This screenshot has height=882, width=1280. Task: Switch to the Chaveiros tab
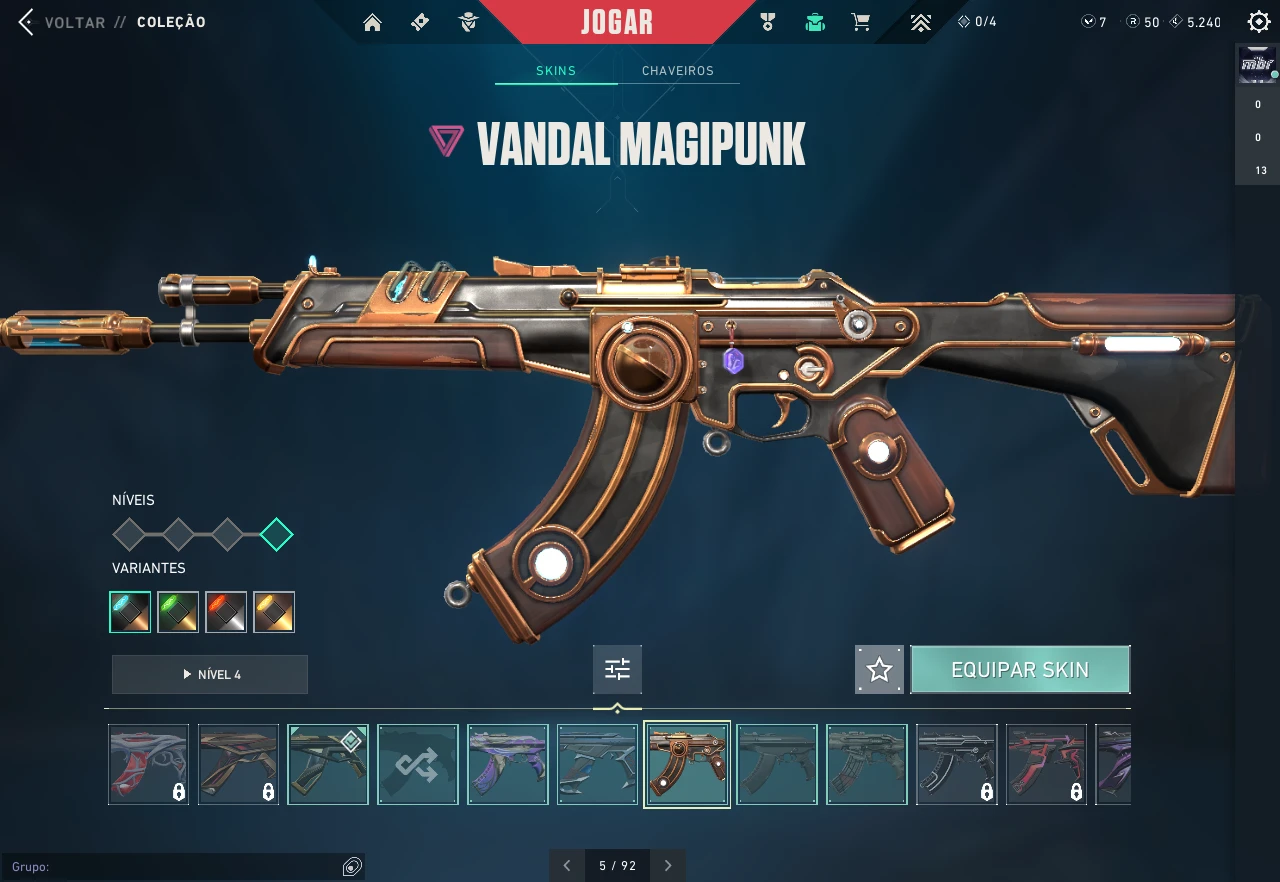(678, 71)
